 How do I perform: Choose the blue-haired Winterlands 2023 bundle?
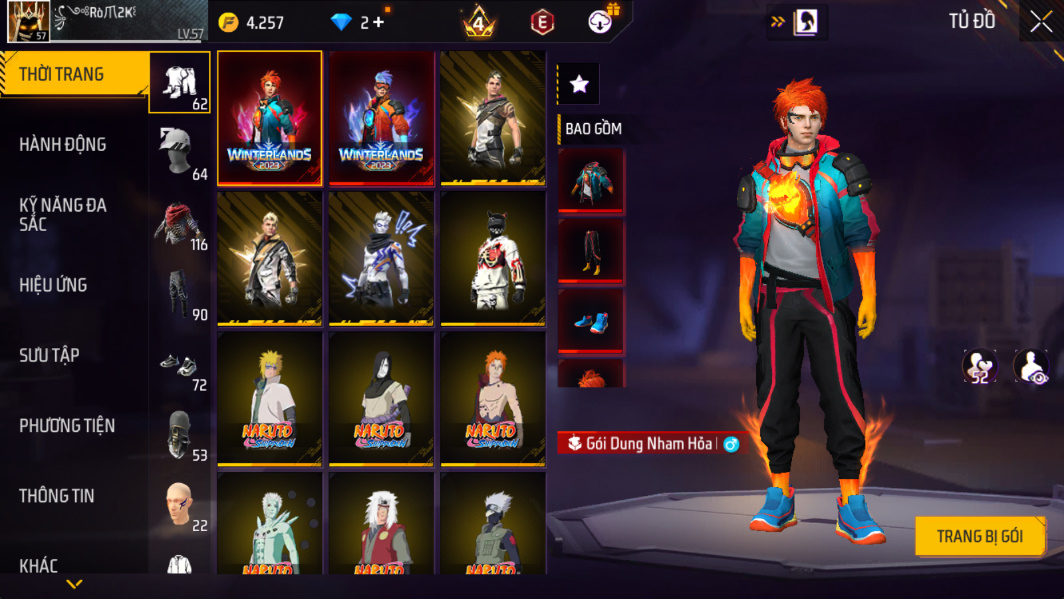pos(381,118)
